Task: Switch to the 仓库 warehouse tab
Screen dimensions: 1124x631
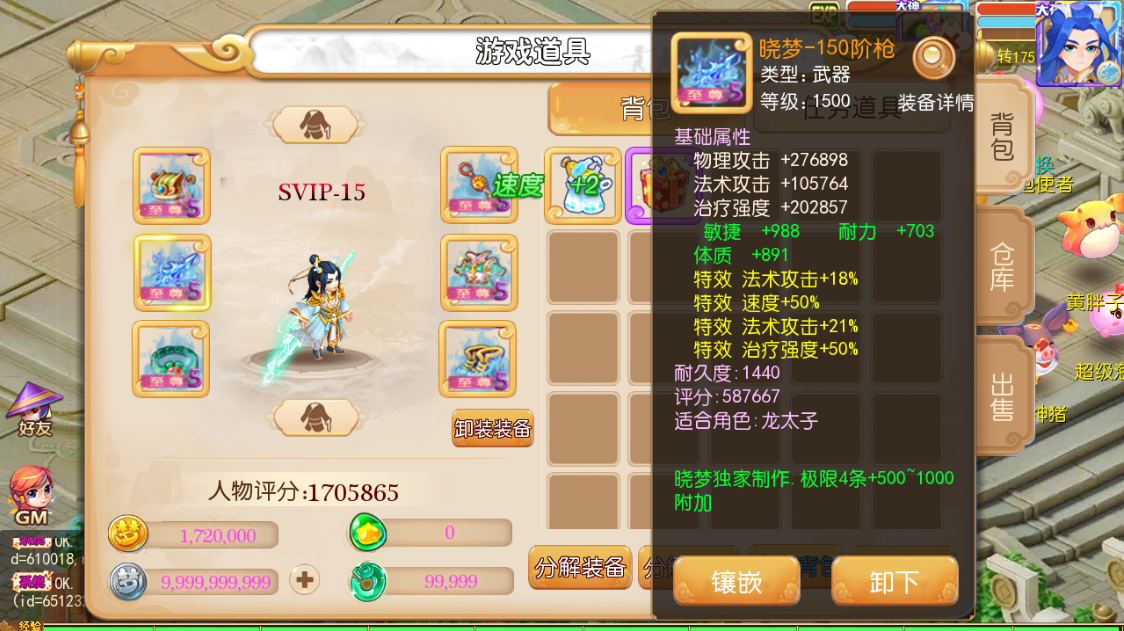Action: (1002, 266)
